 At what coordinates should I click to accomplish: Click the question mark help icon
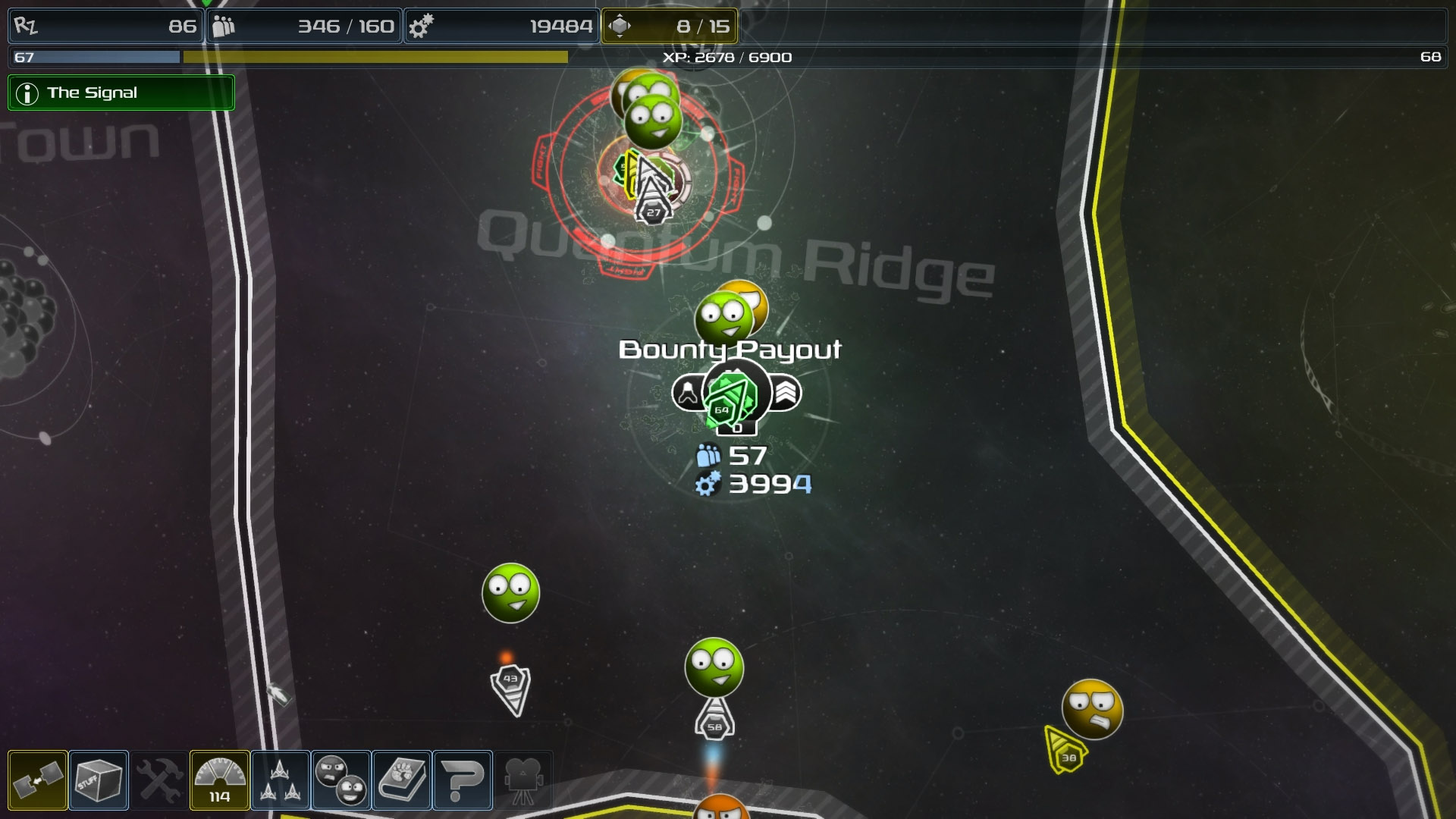[x=463, y=780]
